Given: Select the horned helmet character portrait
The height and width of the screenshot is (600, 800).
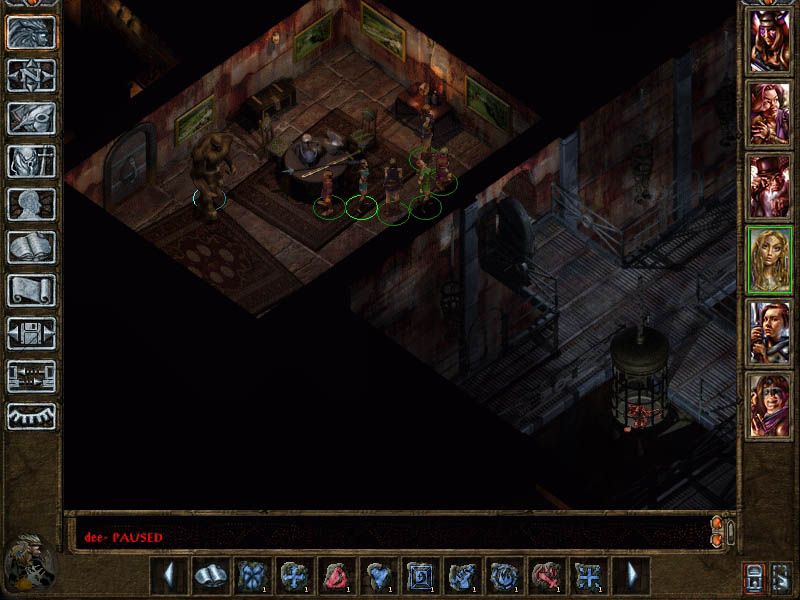Looking at the screenshot, I should (769, 41).
